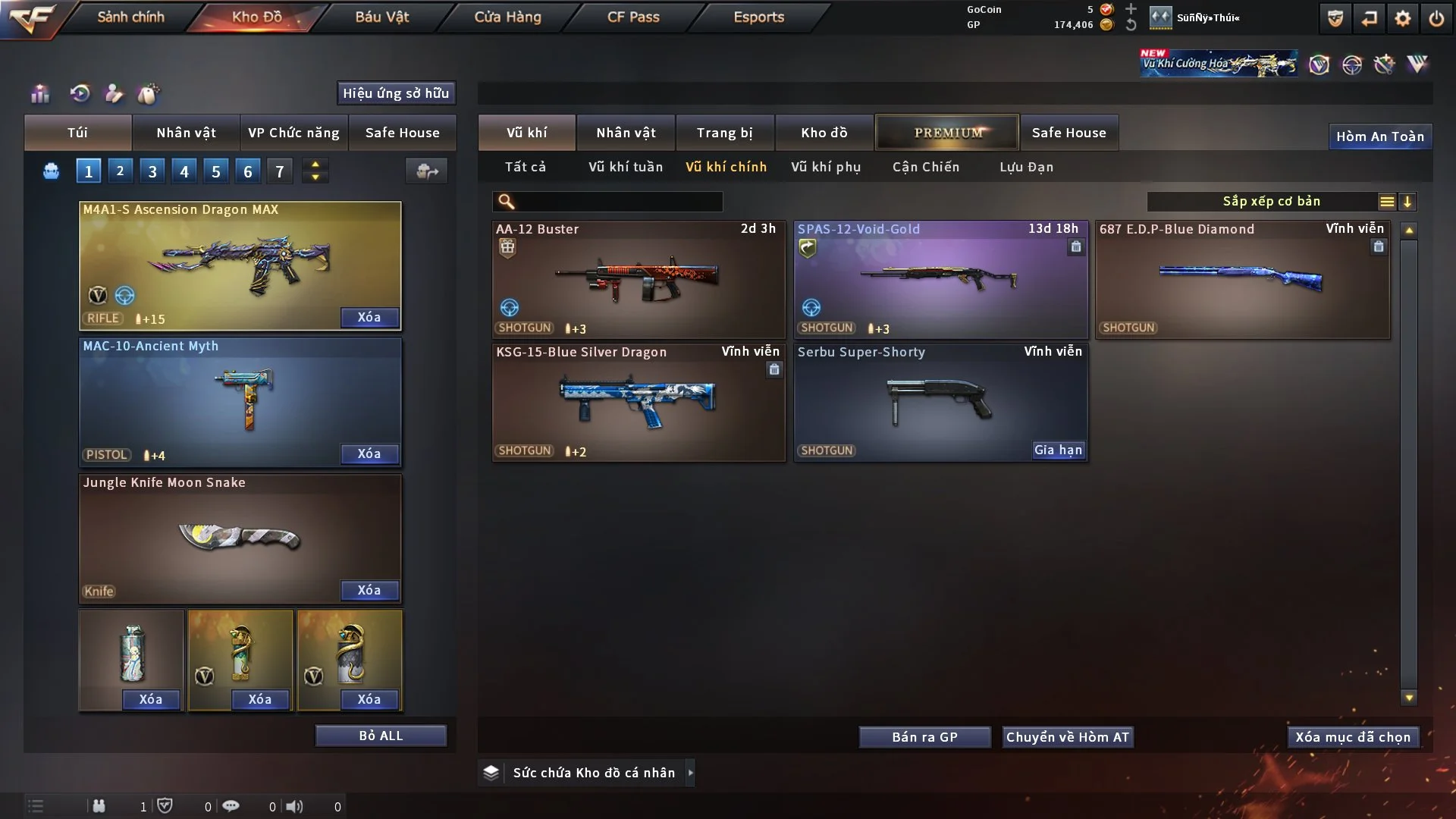The height and width of the screenshot is (819, 1456).
Task: Open the CF Pass menu
Action: click(x=633, y=17)
